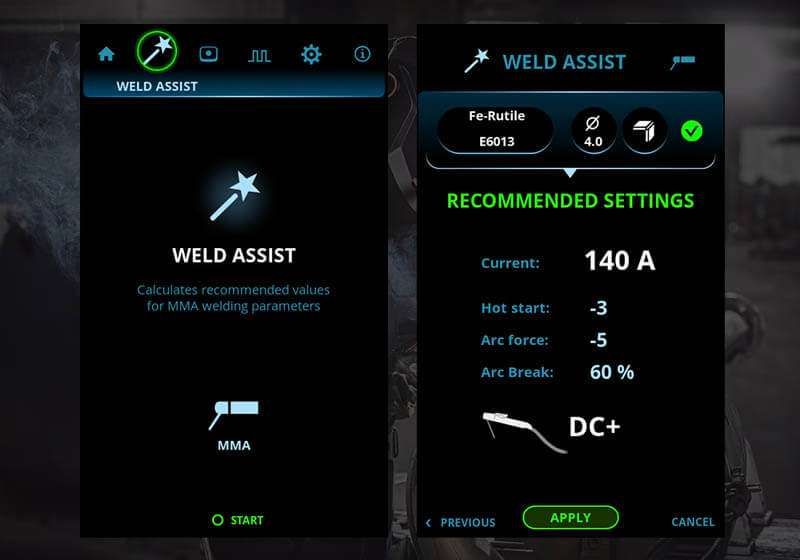The height and width of the screenshot is (560, 800).
Task: Apply the recommended settings
Action: pos(570,518)
